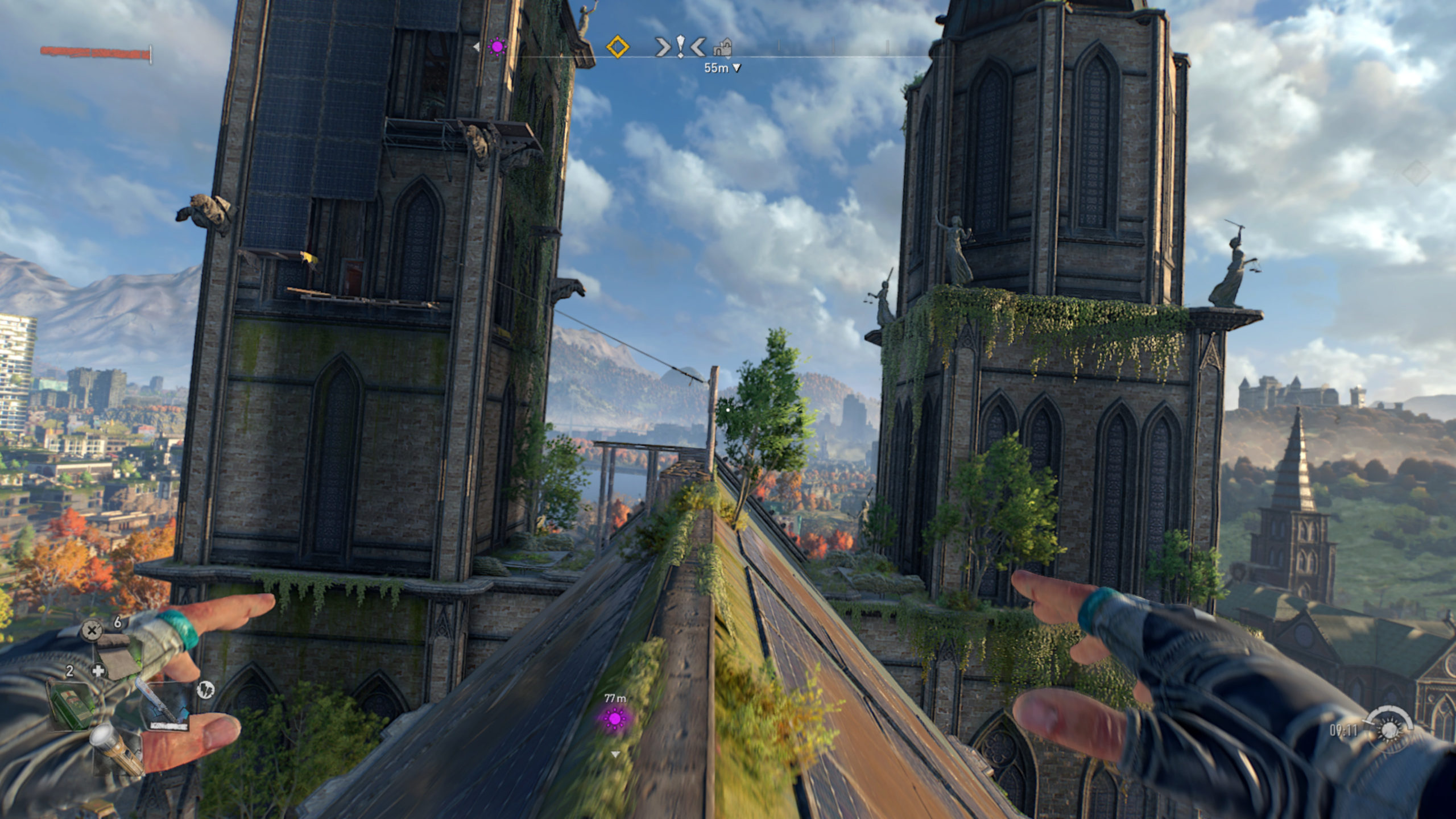
Task: Toggle the flashlight slot
Action: 117,748
